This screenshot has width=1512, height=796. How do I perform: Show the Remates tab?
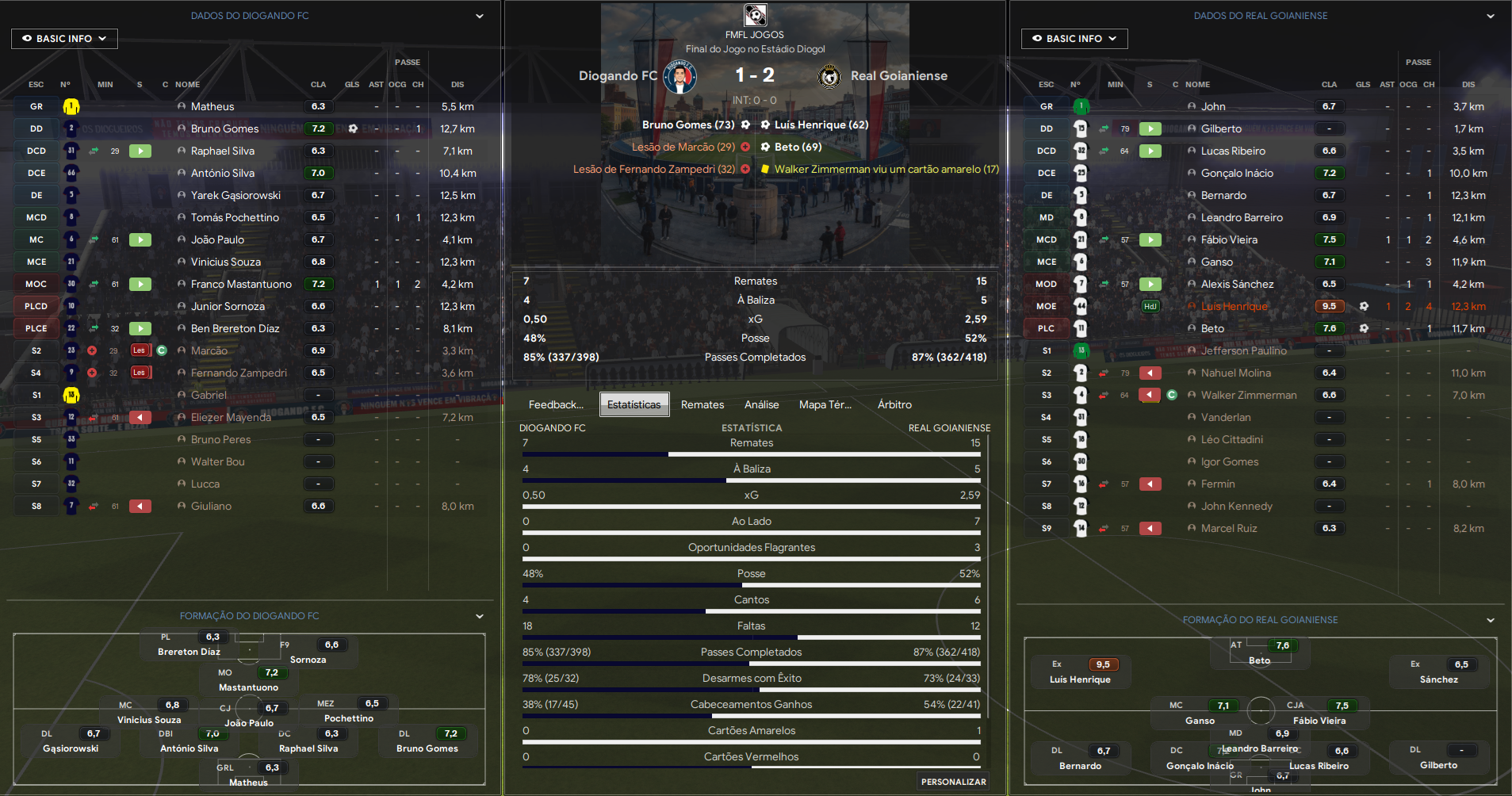(702, 404)
